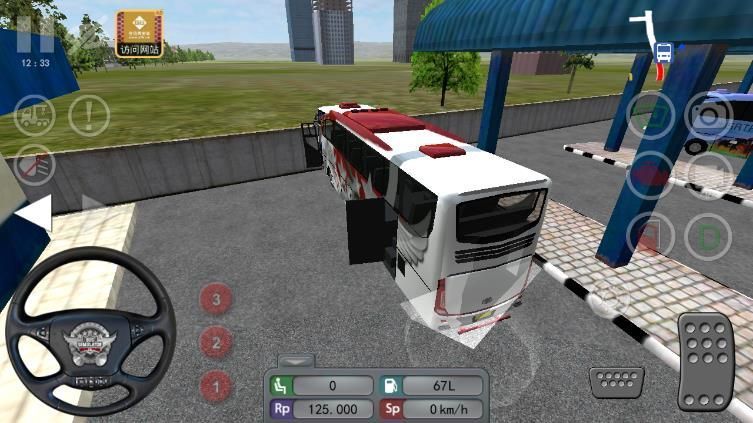
Task: Click the steering wheel control
Action: (x=90, y=330)
